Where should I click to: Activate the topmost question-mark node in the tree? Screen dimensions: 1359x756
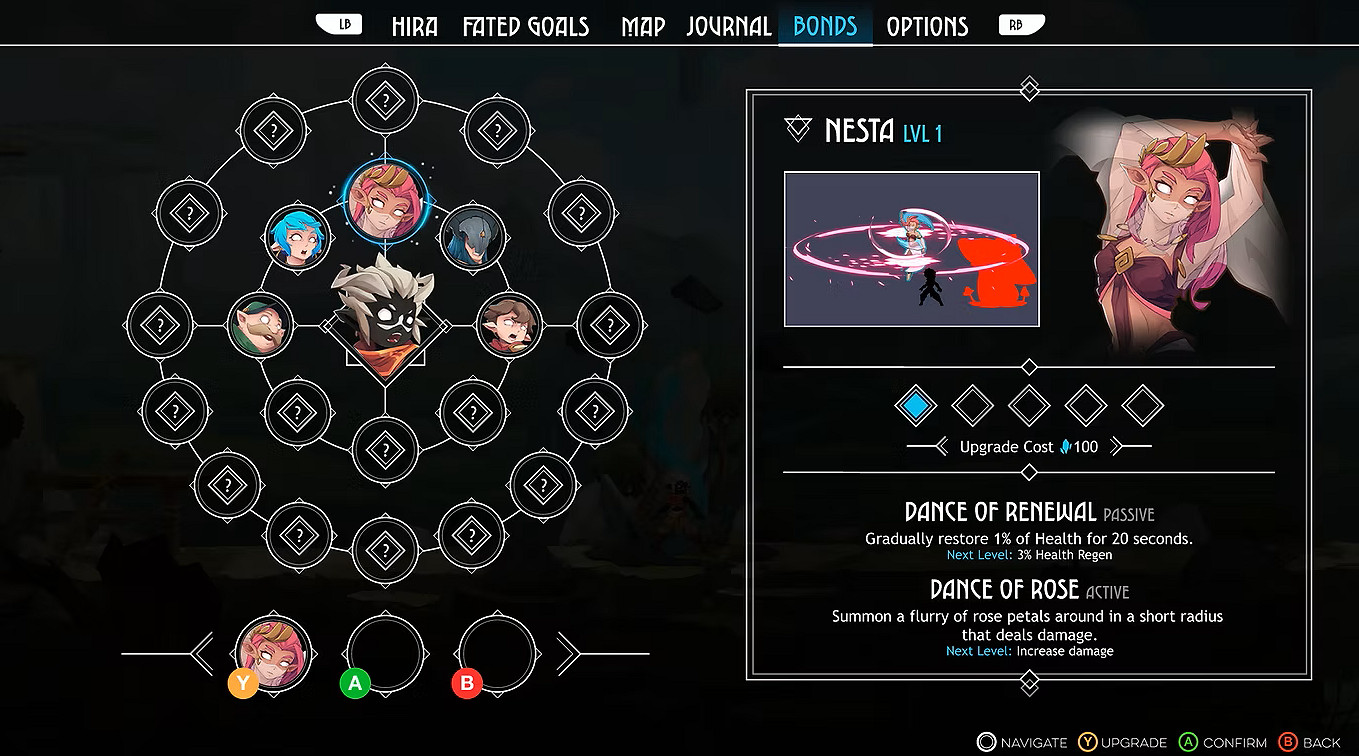[x=385, y=99]
